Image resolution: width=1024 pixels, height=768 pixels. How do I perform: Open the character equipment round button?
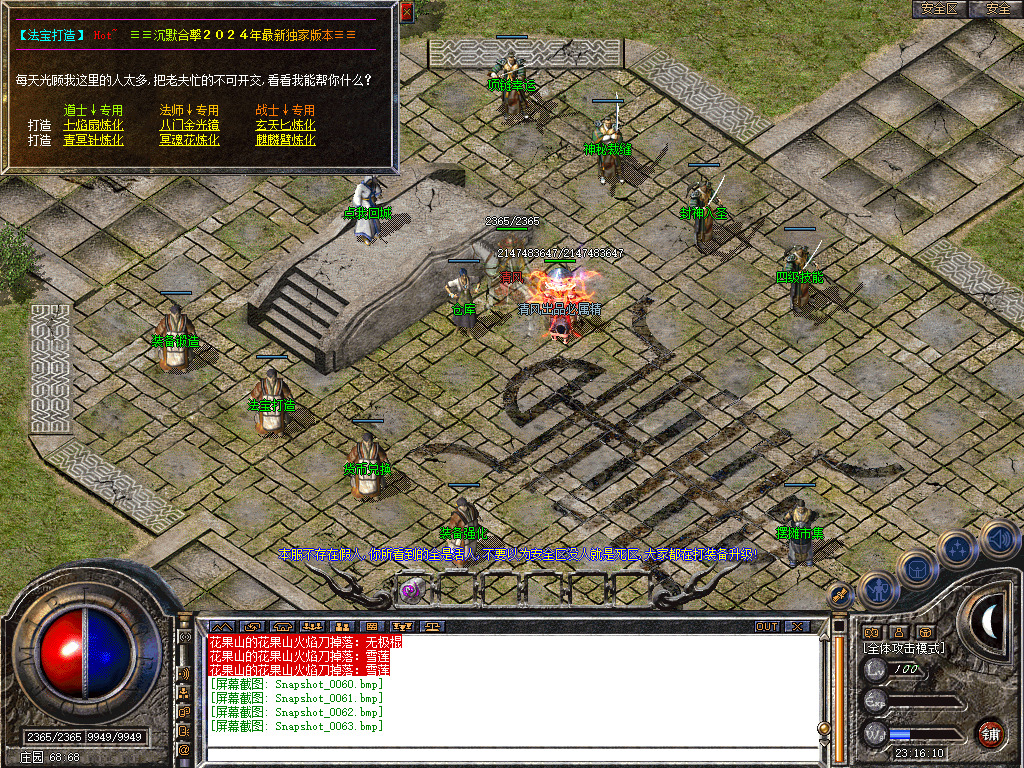pyautogui.click(x=879, y=588)
